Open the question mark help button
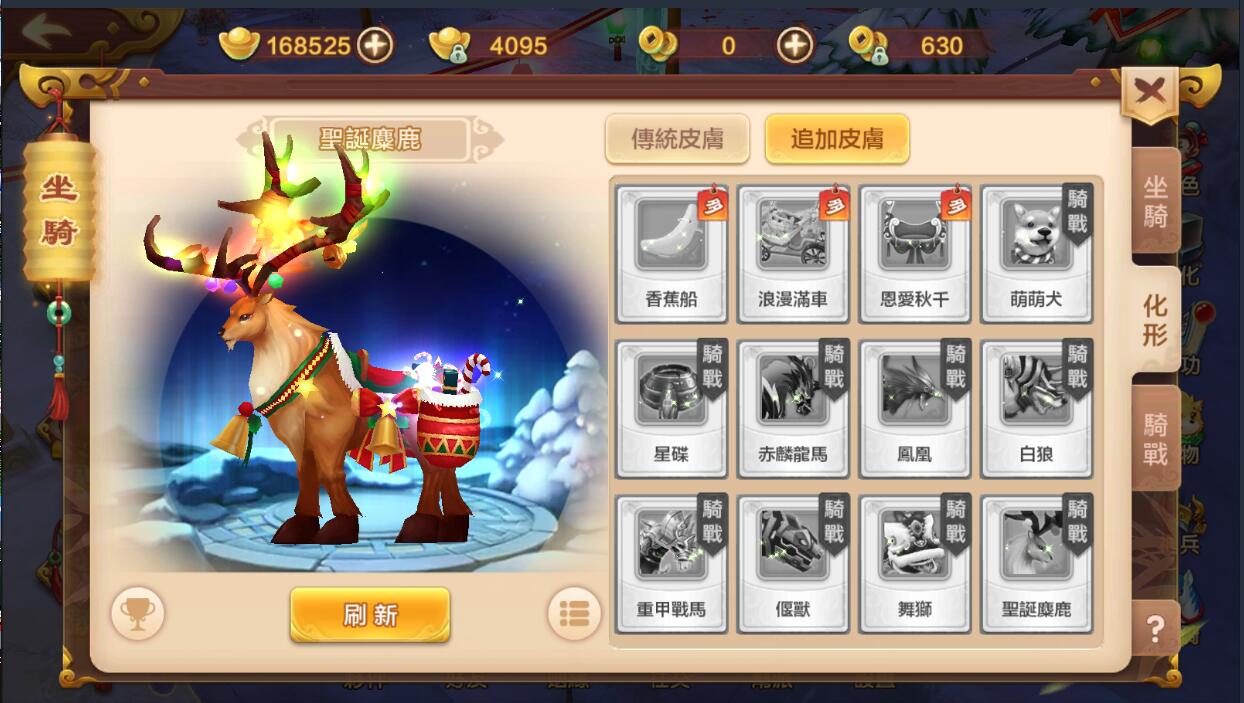 click(x=1155, y=629)
